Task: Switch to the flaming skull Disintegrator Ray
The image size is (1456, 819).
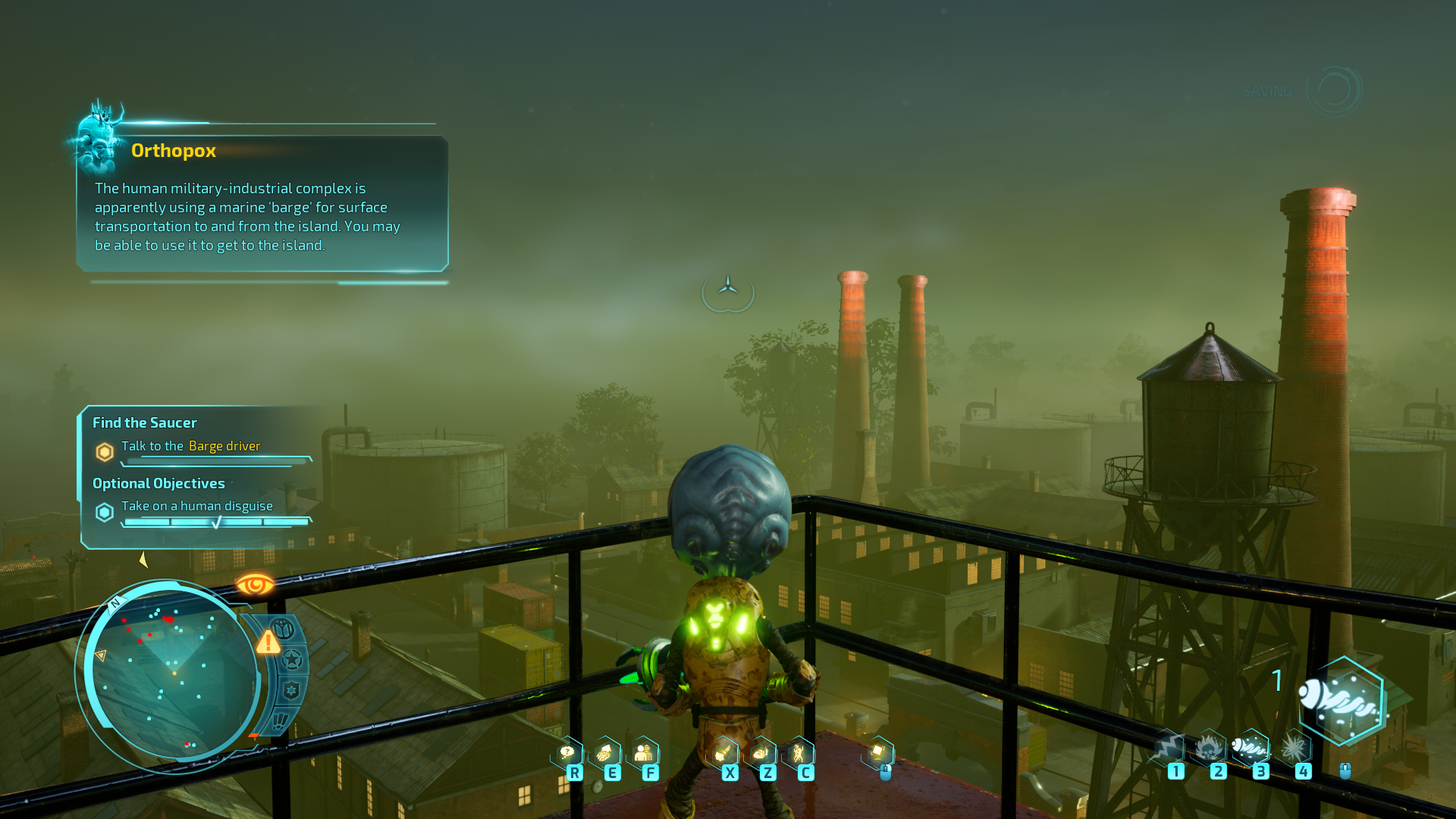Action: (x=1210, y=748)
